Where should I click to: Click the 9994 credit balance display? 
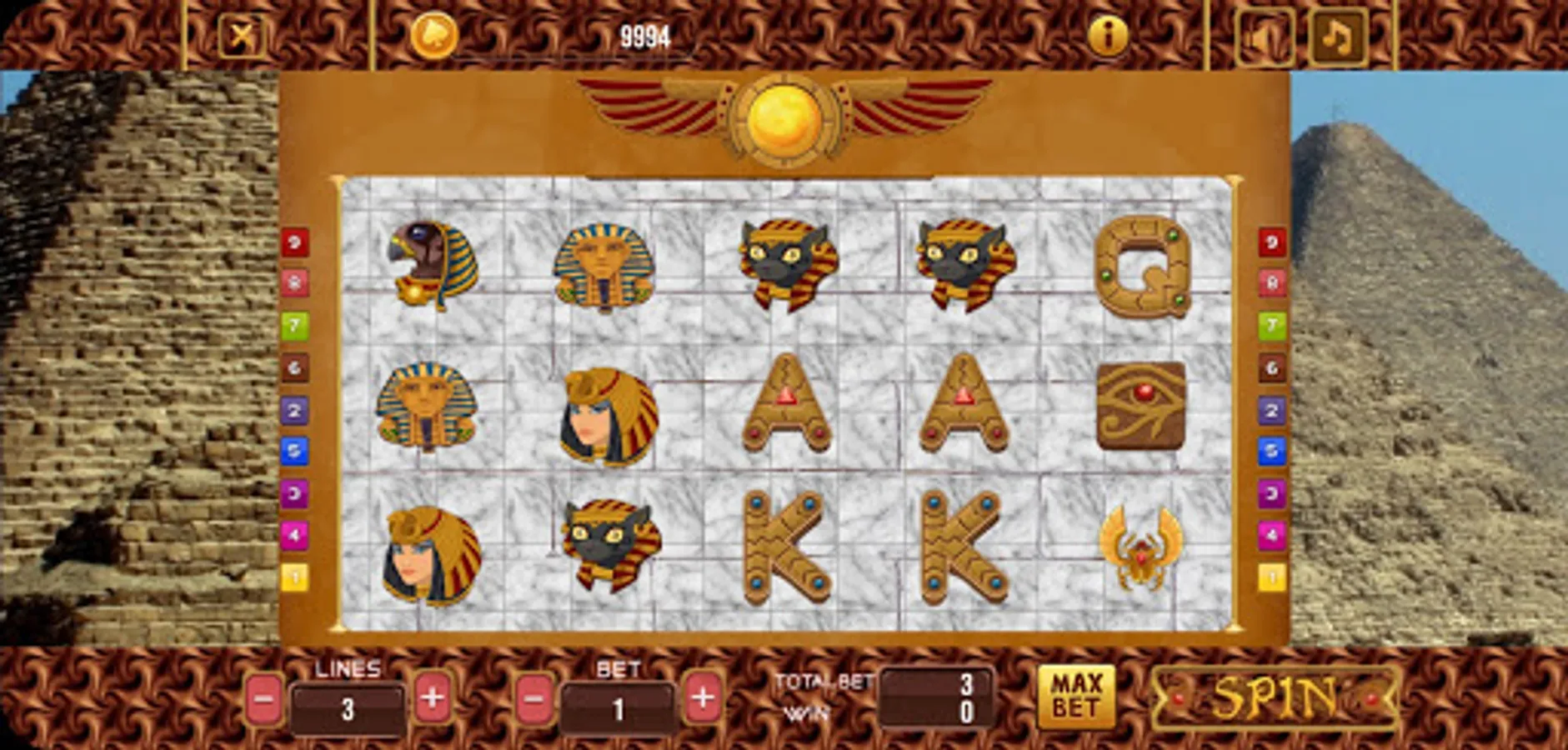(642, 33)
